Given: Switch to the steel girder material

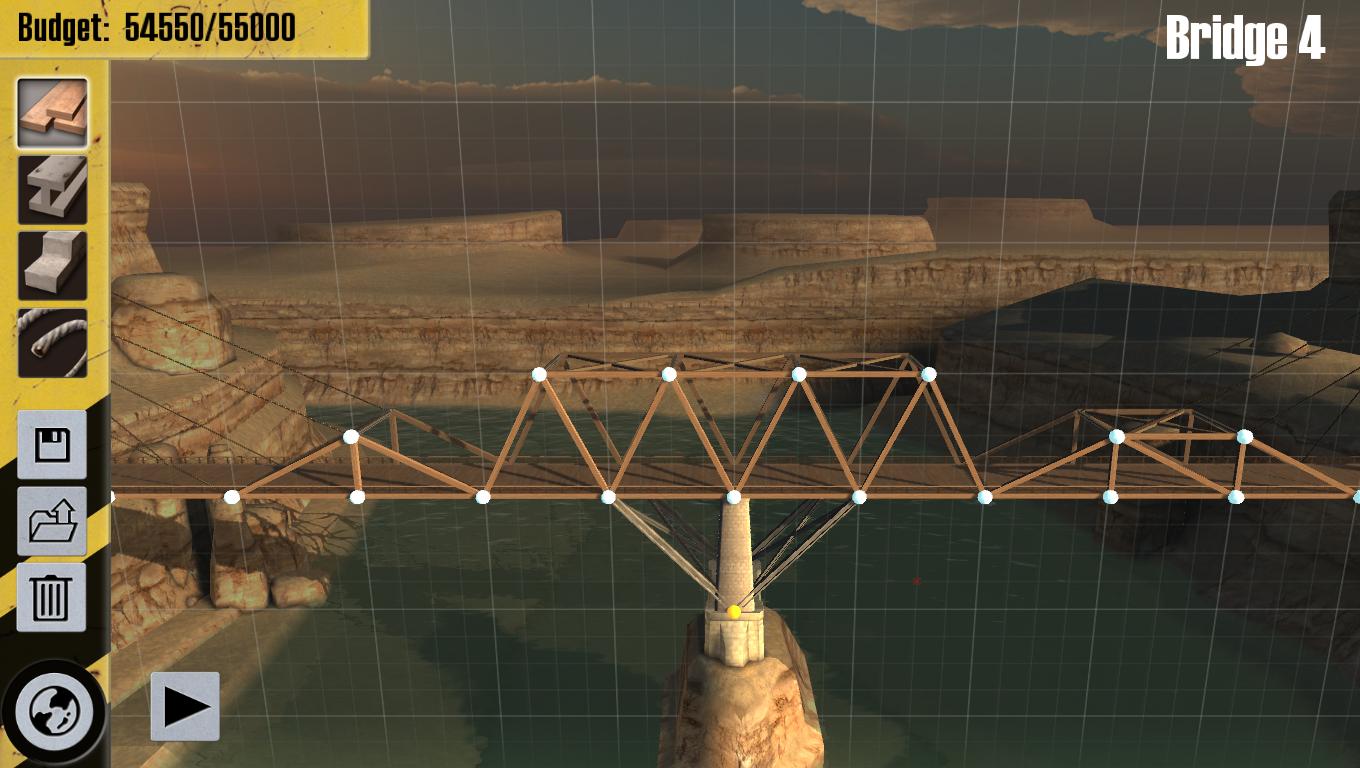Looking at the screenshot, I should pyautogui.click(x=52, y=186).
